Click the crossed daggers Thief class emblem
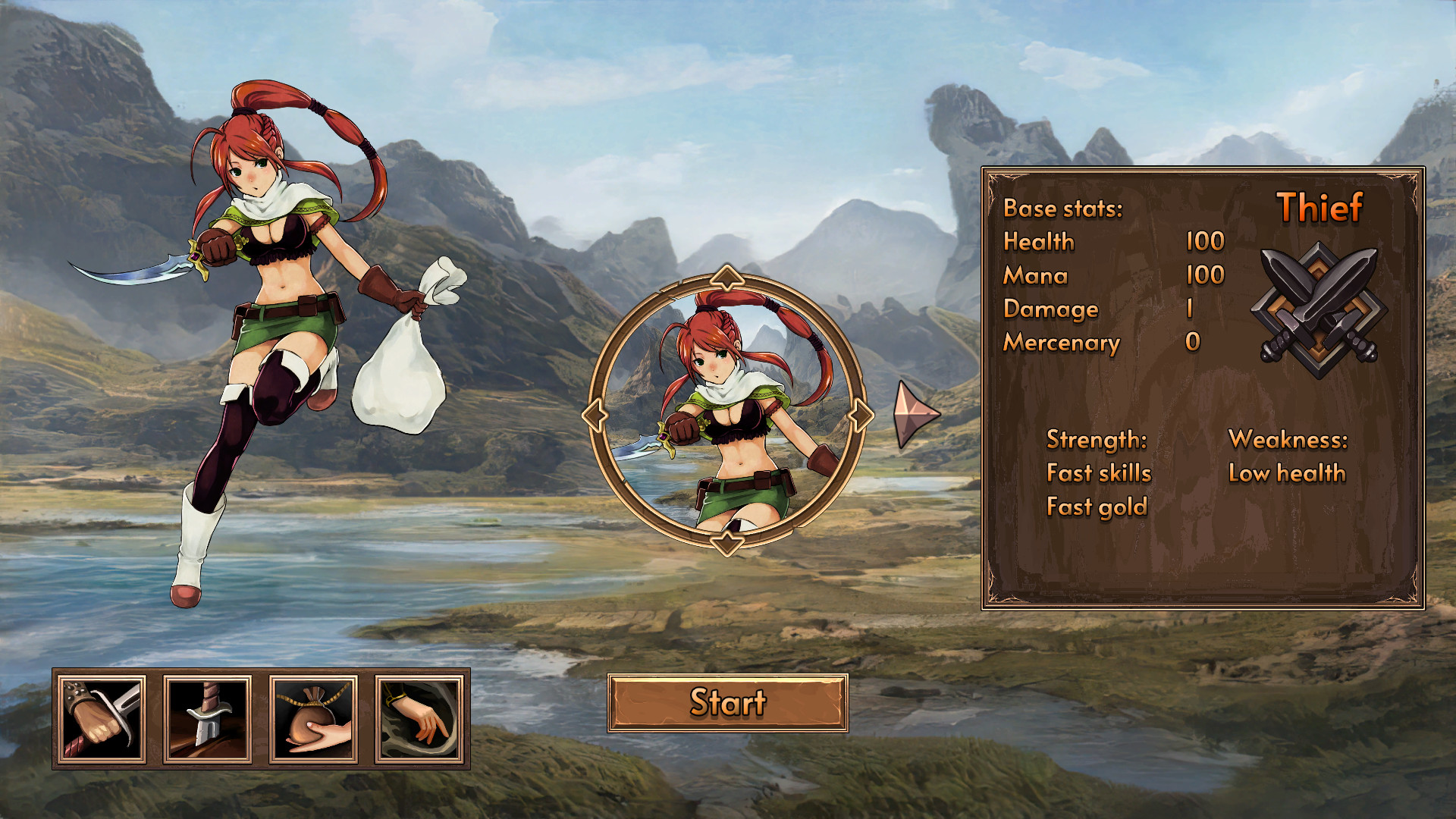The image size is (1456, 819). pos(1319,309)
